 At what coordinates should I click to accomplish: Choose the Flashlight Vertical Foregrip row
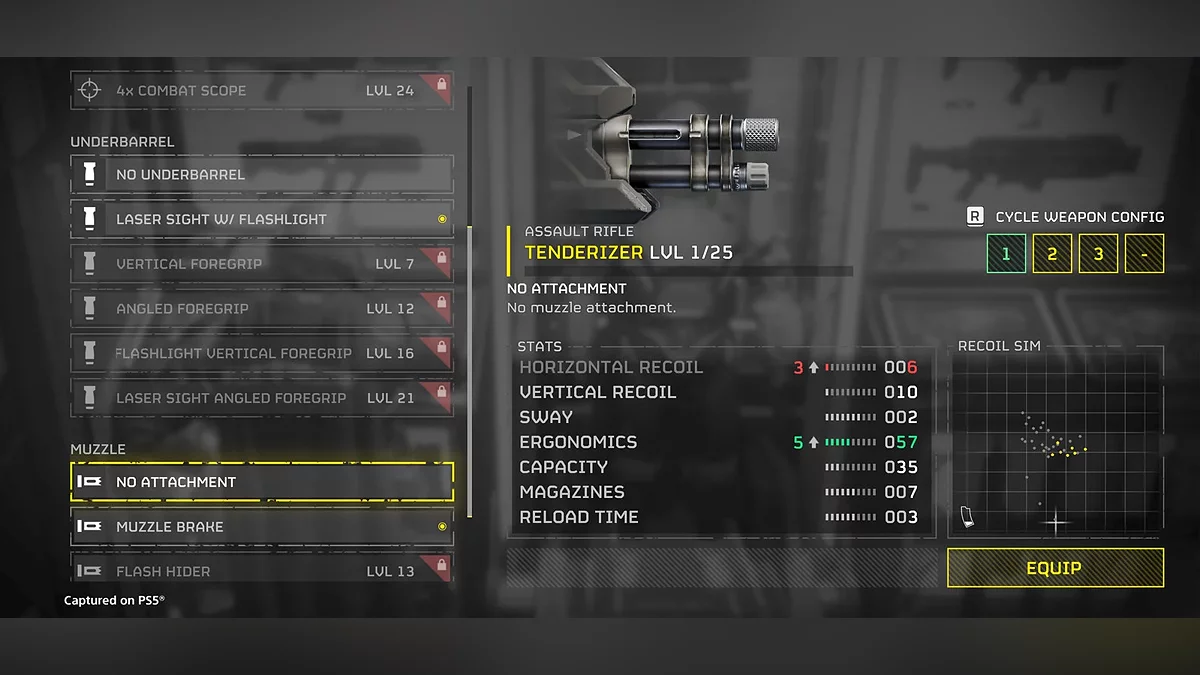tap(262, 353)
